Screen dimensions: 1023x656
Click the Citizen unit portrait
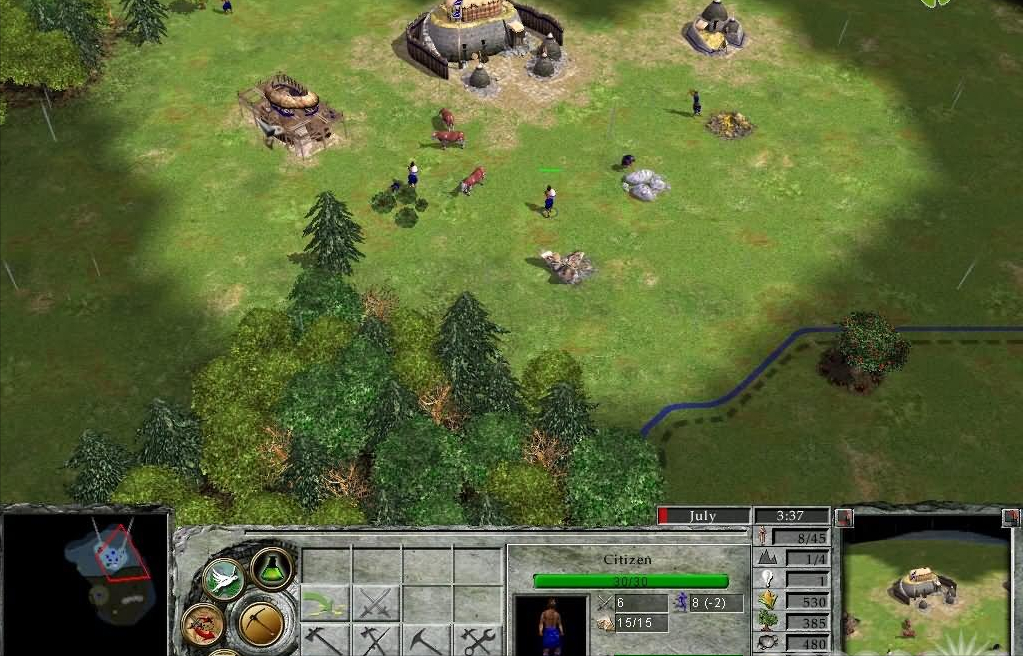(x=550, y=627)
